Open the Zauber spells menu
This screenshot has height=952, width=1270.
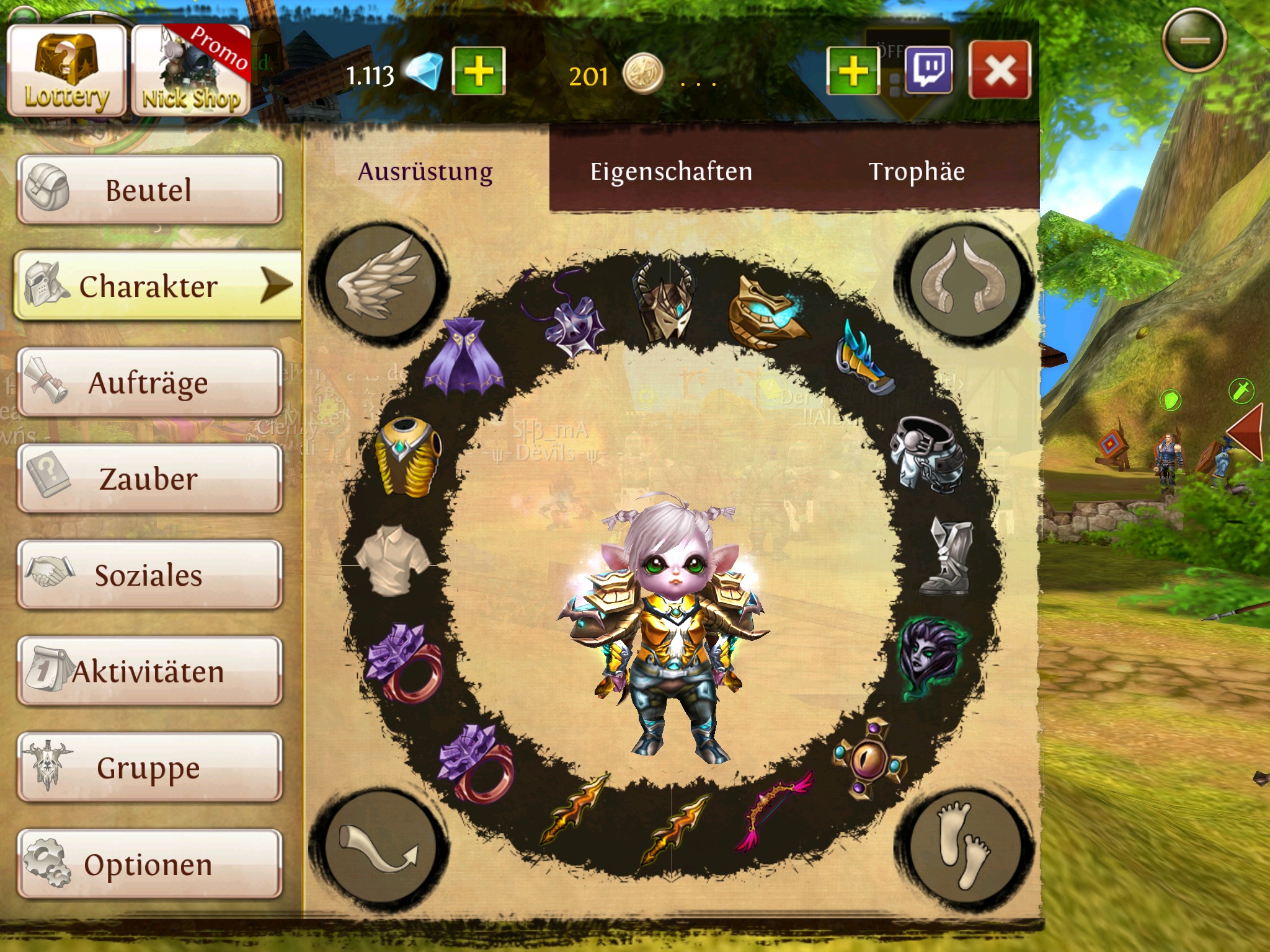pos(149,478)
